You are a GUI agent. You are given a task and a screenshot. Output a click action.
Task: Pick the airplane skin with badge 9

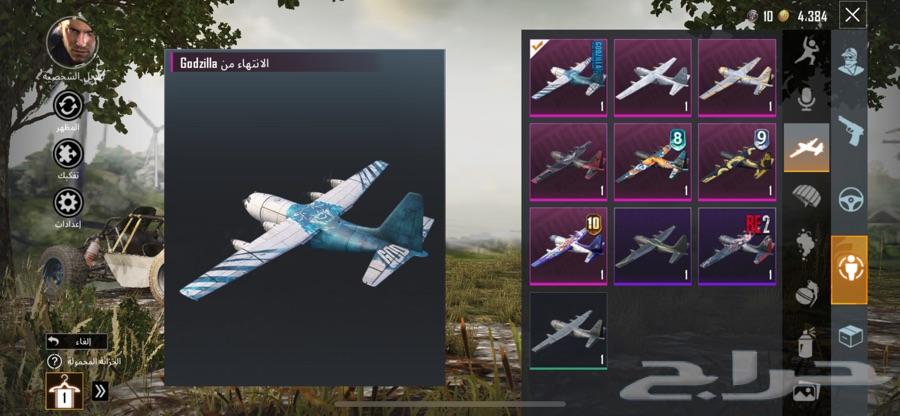click(737, 161)
